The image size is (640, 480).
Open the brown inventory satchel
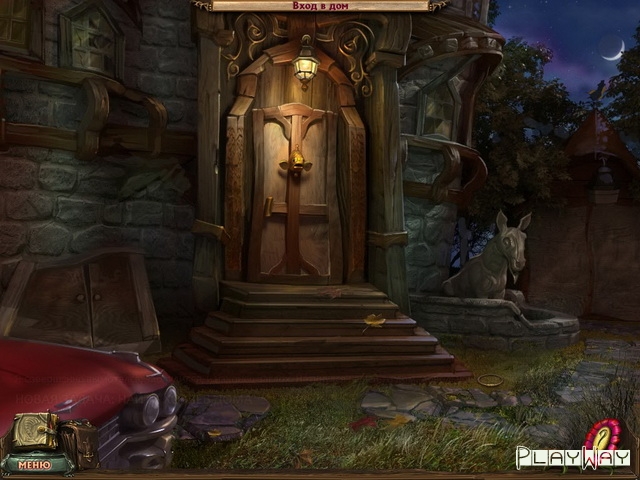click(x=78, y=441)
